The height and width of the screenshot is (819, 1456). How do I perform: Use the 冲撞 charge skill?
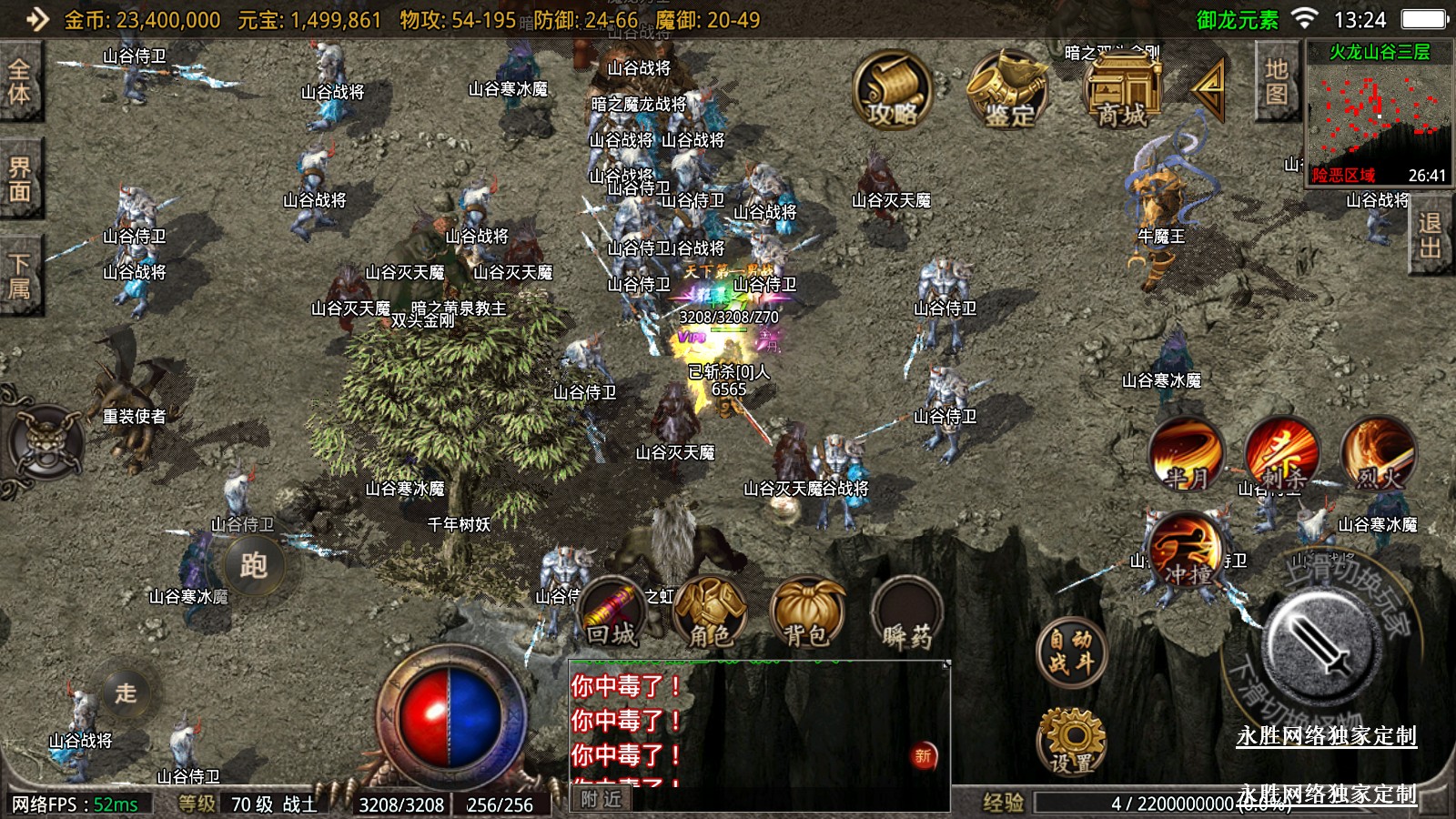1187,551
